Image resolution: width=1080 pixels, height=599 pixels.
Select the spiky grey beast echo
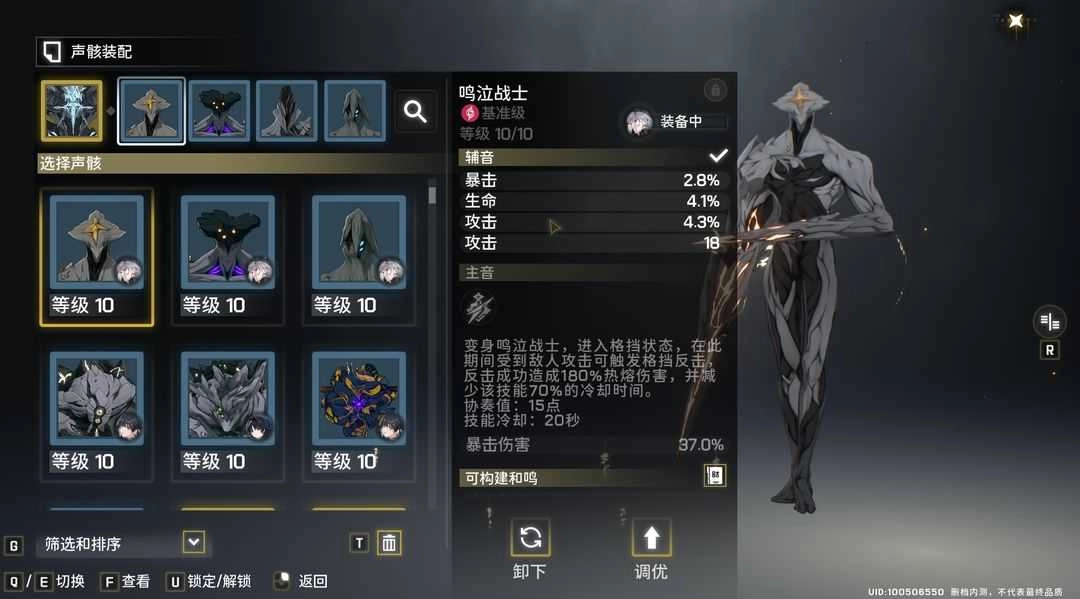(228, 411)
